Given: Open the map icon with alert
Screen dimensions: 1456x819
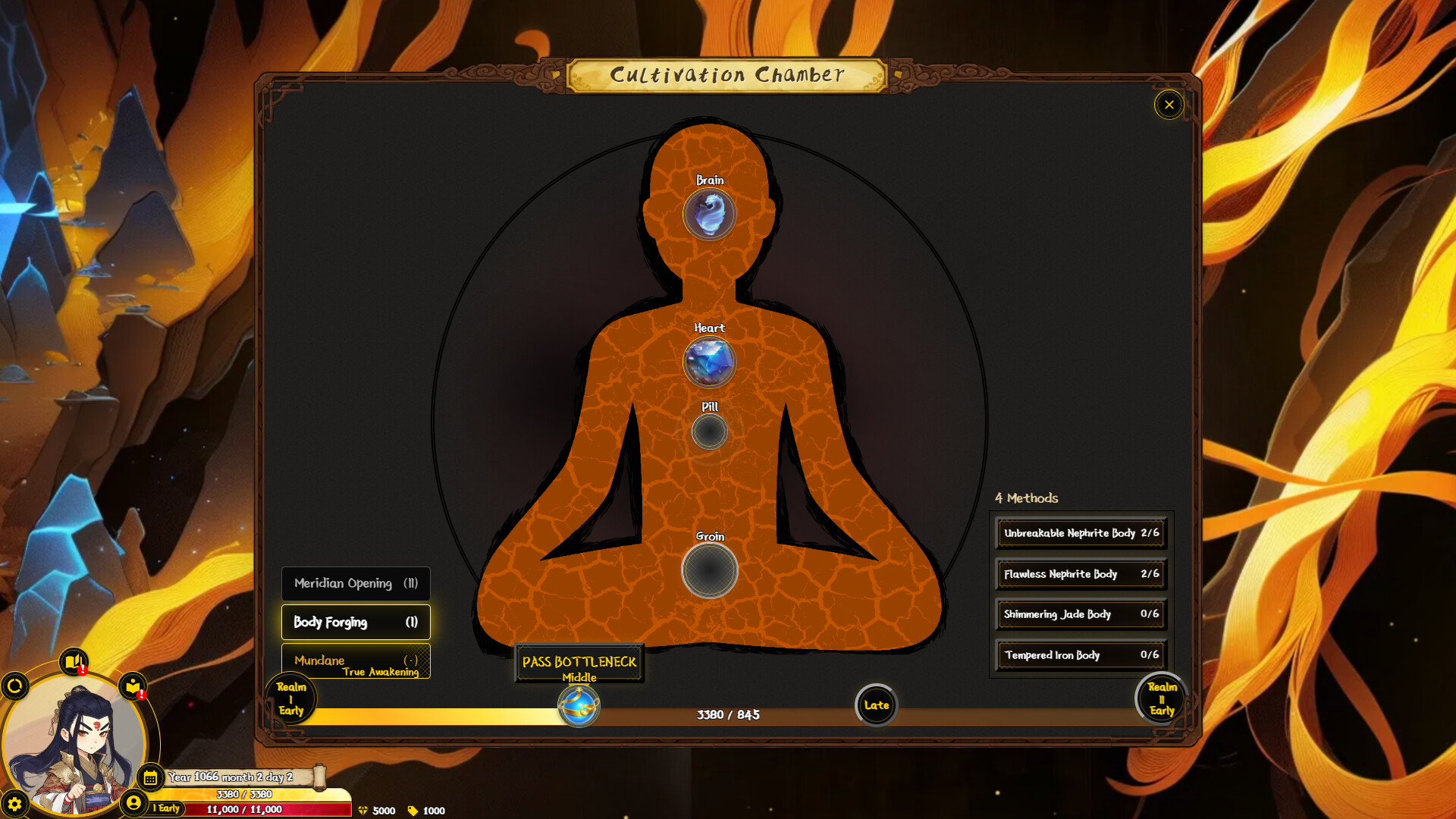Looking at the screenshot, I should click(x=74, y=662).
